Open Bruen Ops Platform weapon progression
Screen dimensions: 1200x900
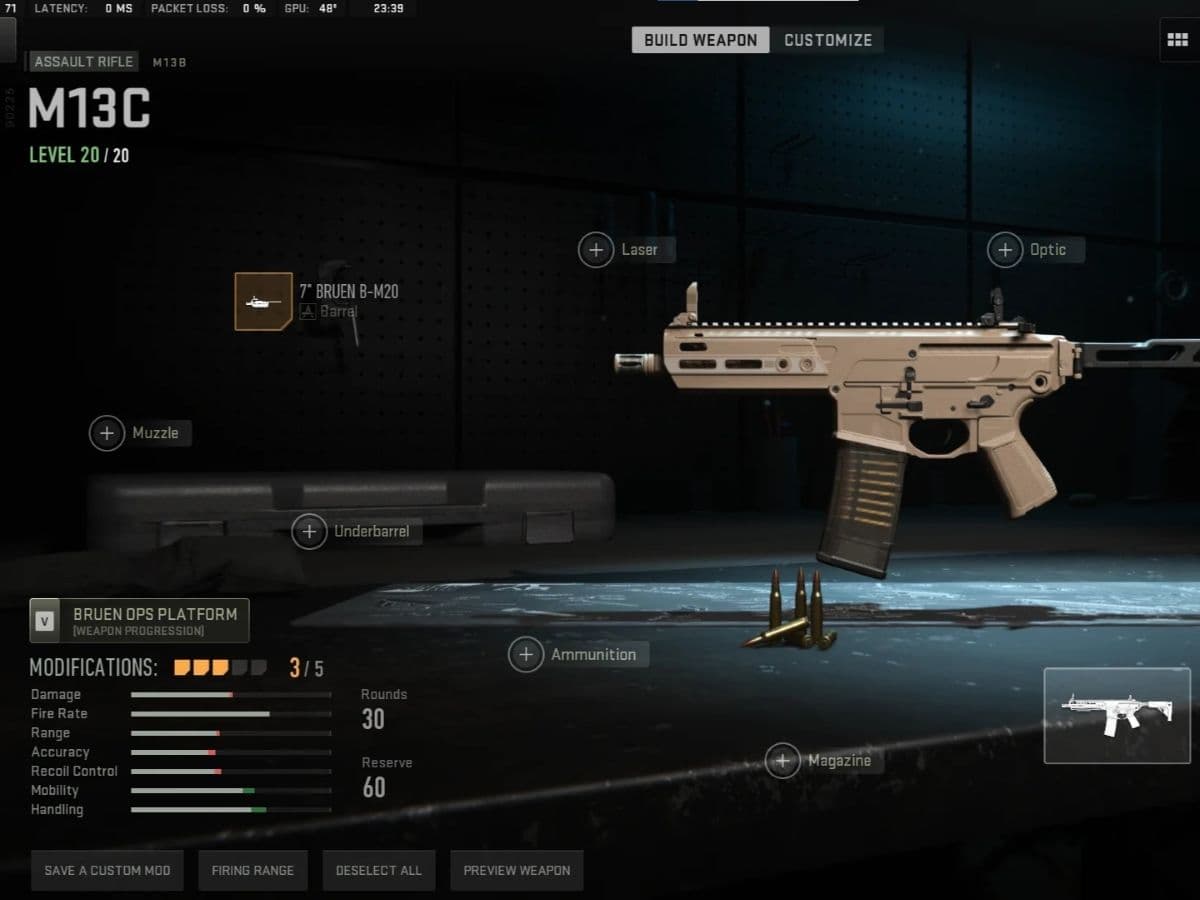[x=140, y=620]
